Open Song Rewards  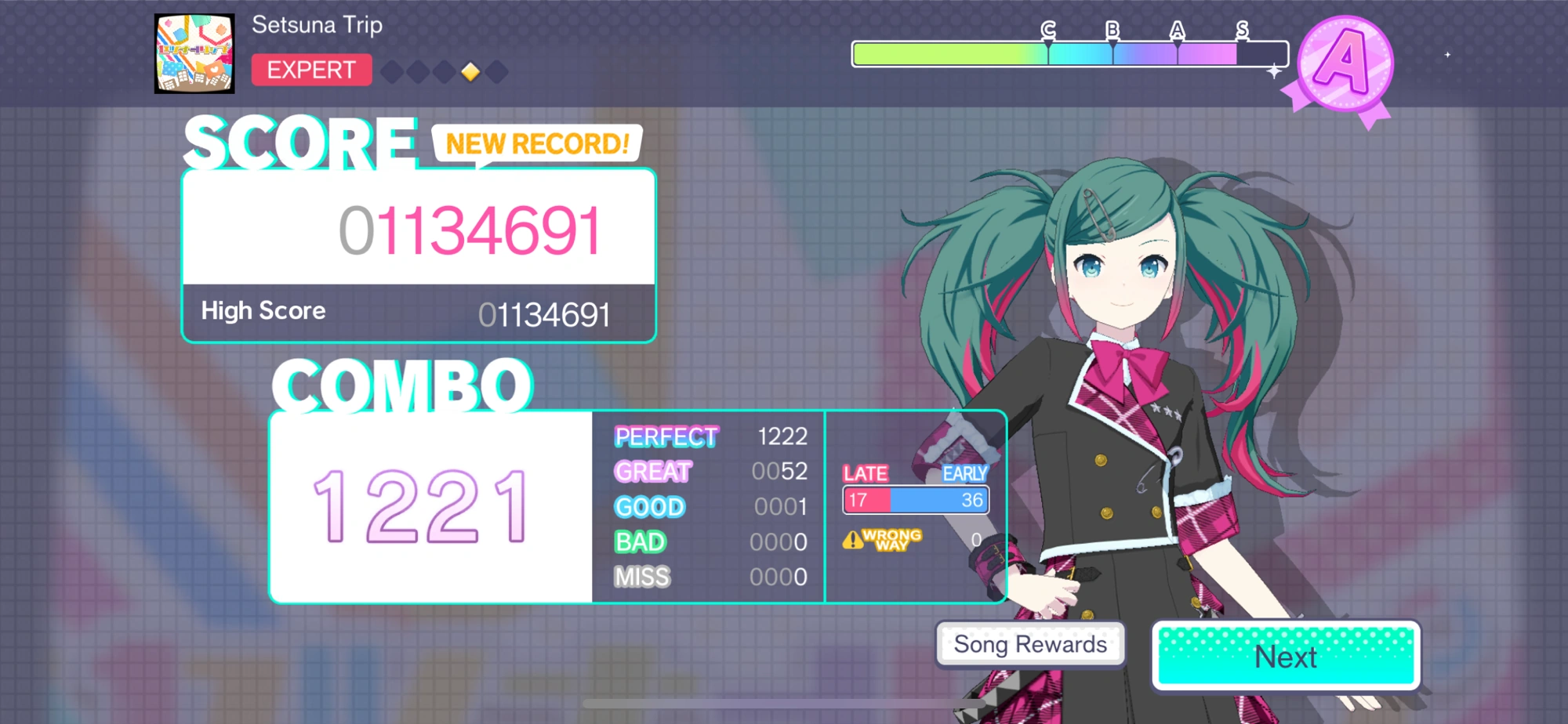tap(1031, 644)
